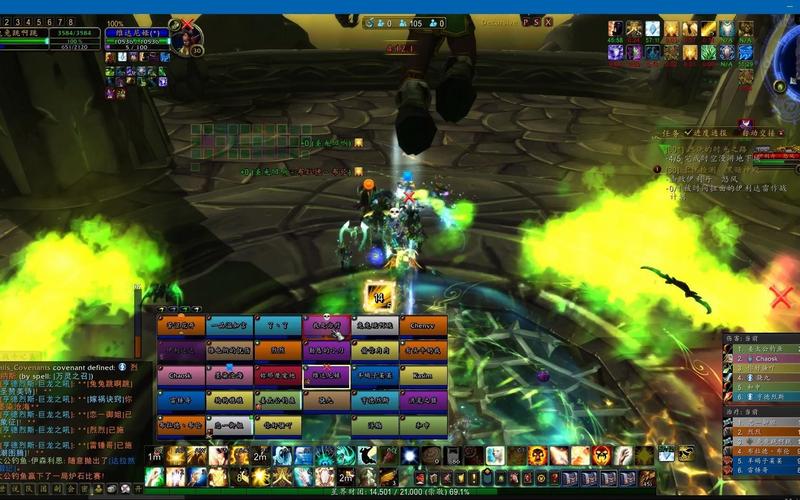800x500 pixels.
Task: Select the purple raid frame with skull marker
Action: click(326, 325)
